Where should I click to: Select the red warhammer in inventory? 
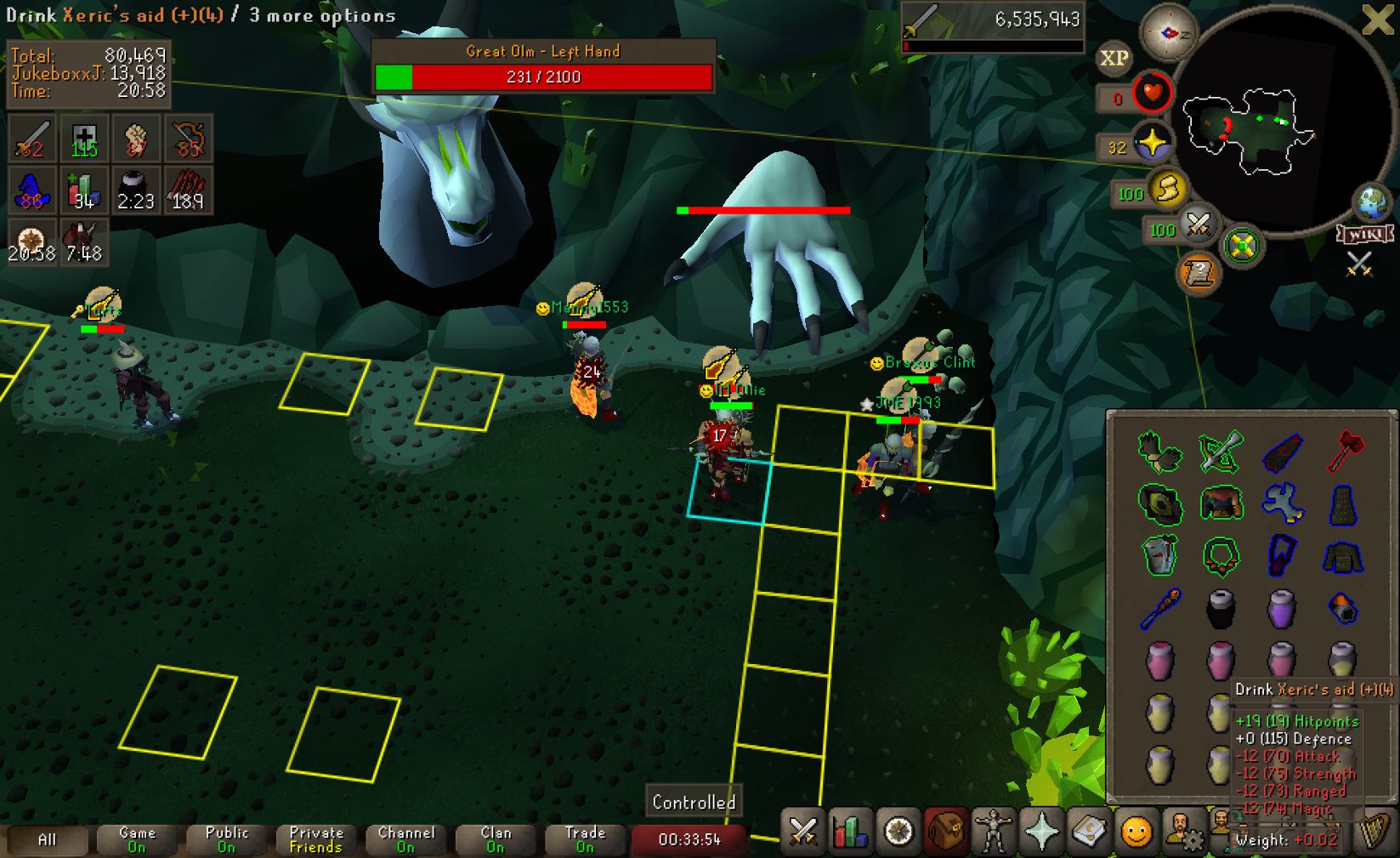(1344, 451)
